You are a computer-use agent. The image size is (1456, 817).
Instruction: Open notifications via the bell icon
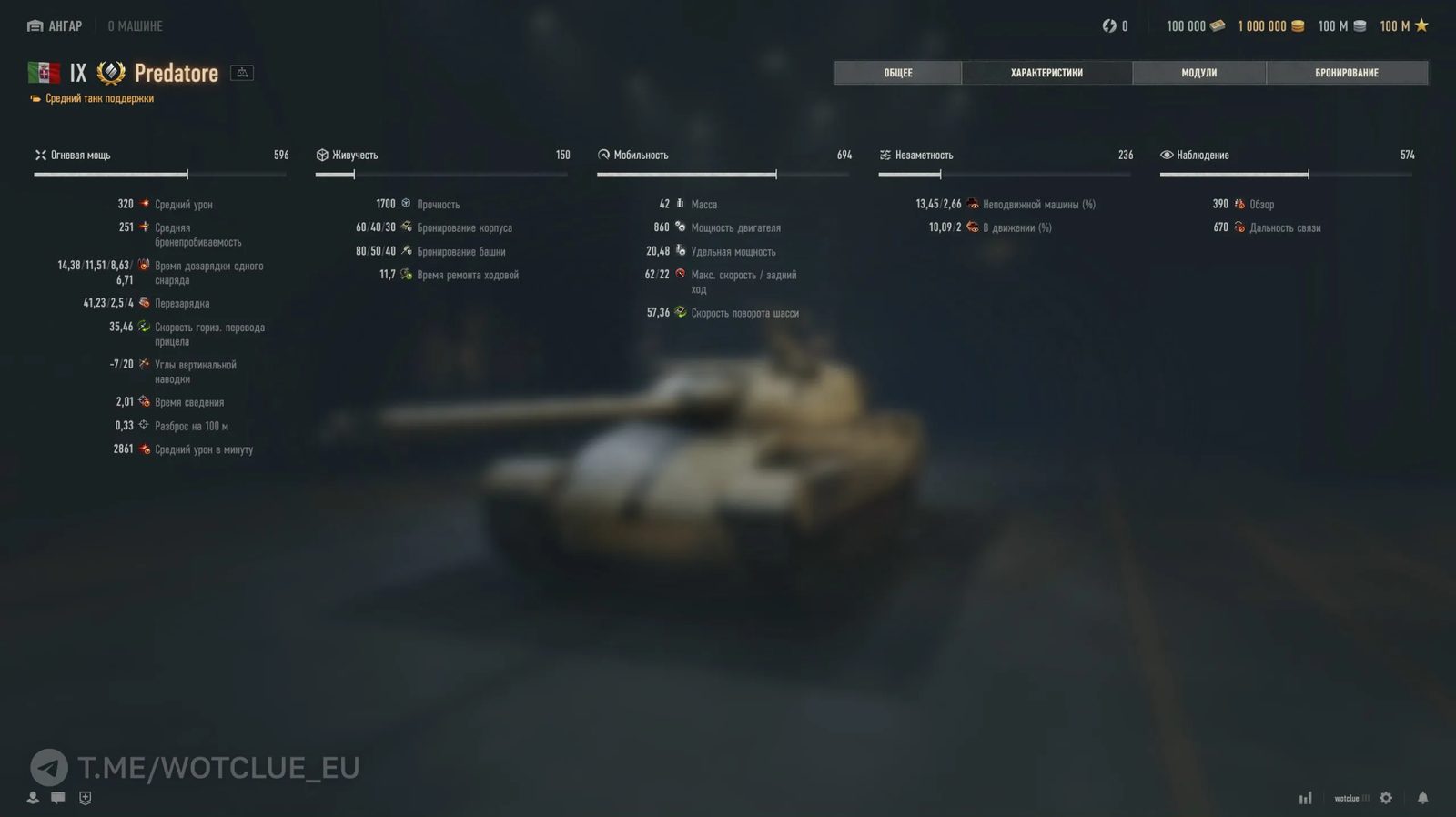(1423, 797)
